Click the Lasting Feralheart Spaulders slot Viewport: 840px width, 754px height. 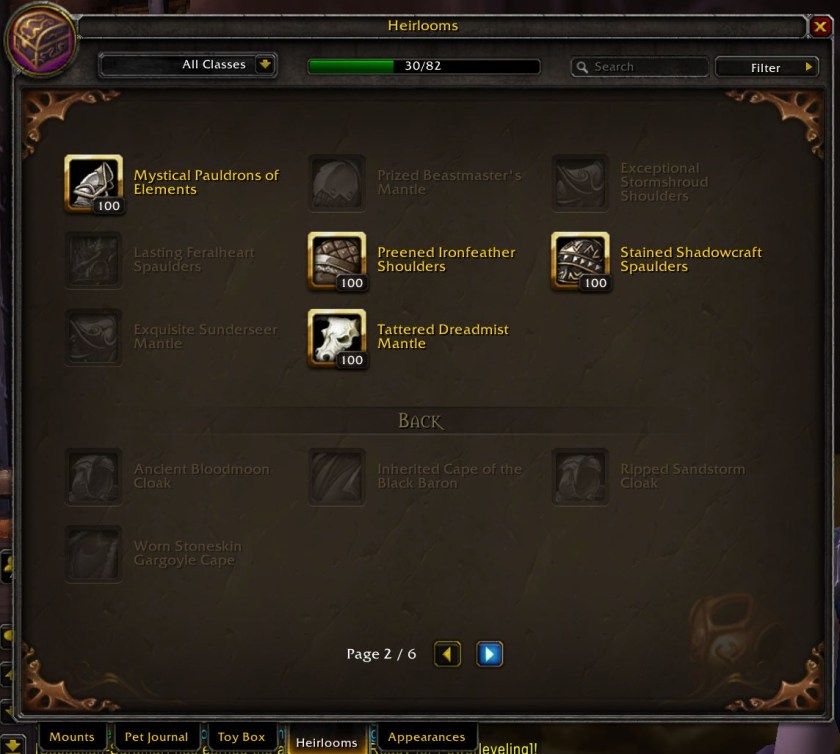pyautogui.click(x=94, y=261)
